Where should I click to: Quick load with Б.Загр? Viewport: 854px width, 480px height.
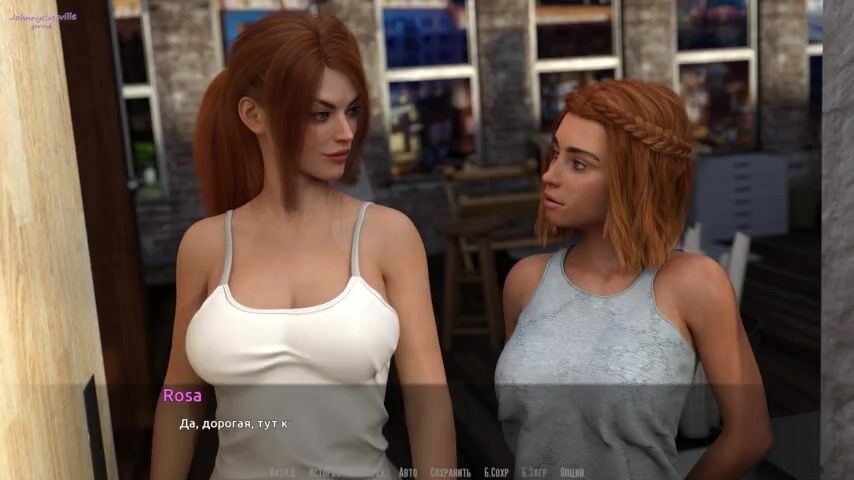[x=535, y=472]
